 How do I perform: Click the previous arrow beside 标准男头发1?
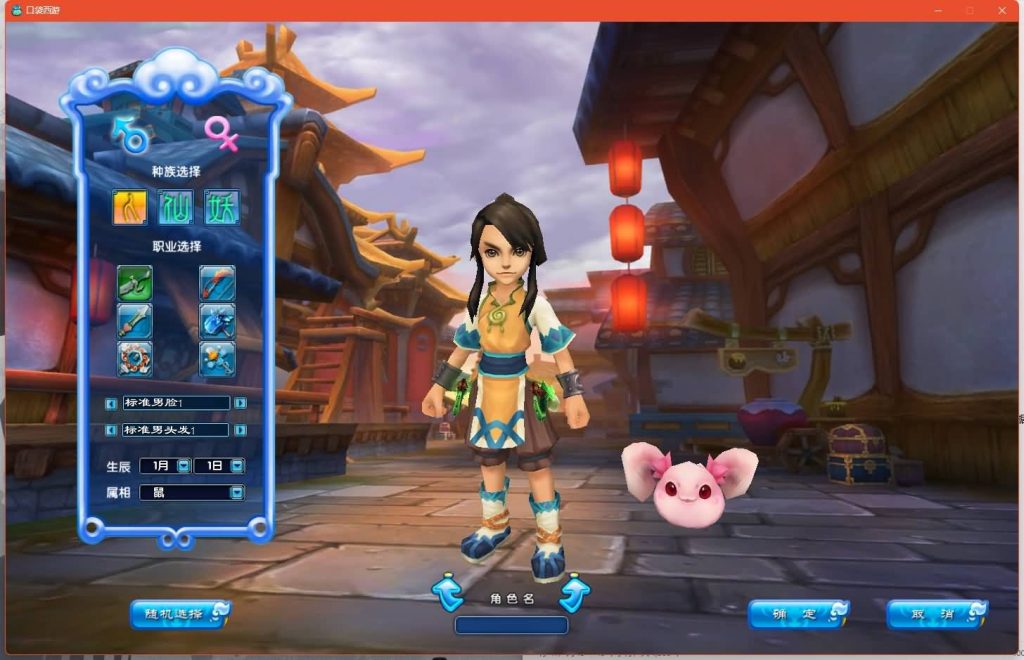[x=111, y=430]
